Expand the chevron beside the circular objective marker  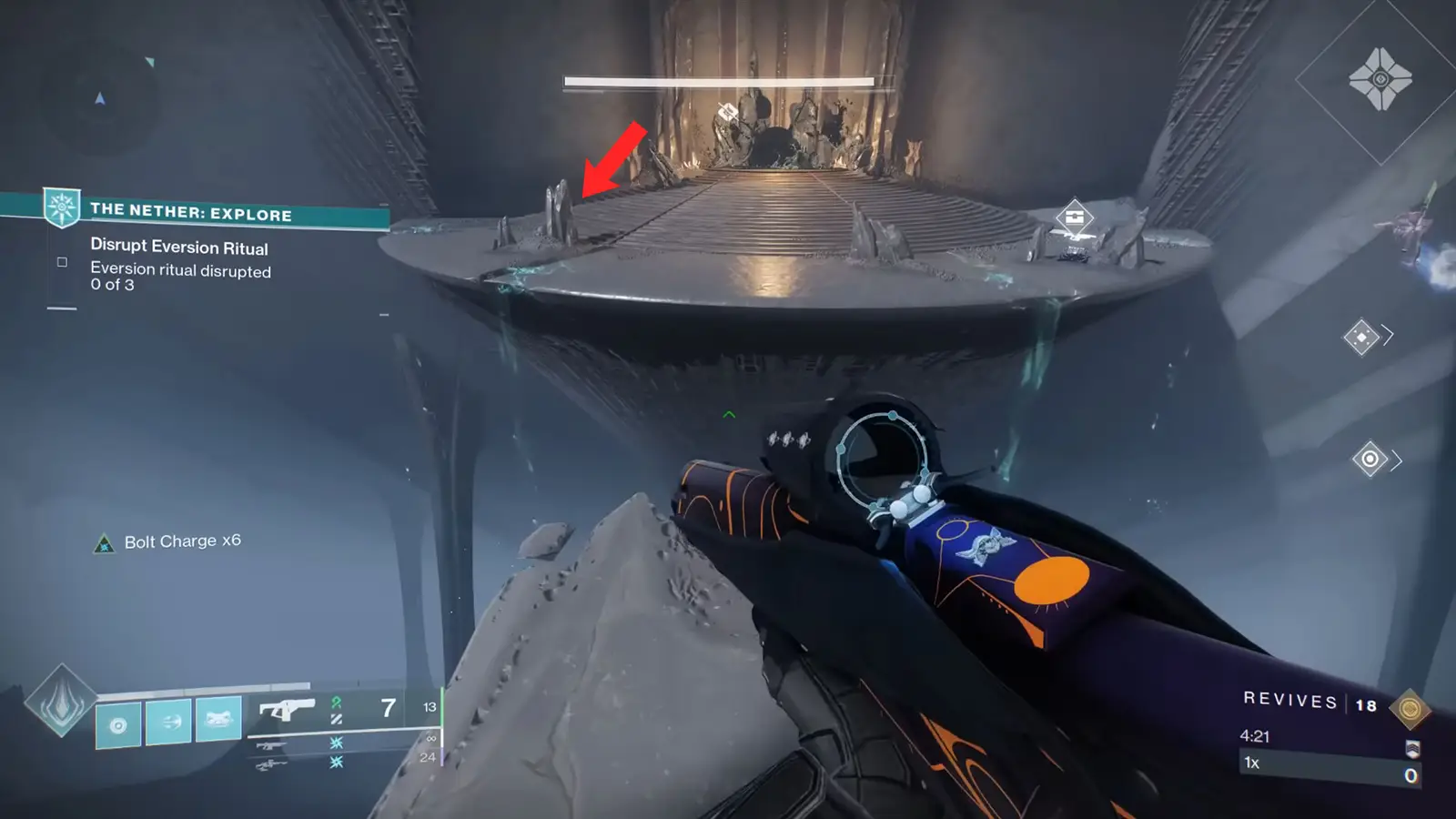point(1394,460)
